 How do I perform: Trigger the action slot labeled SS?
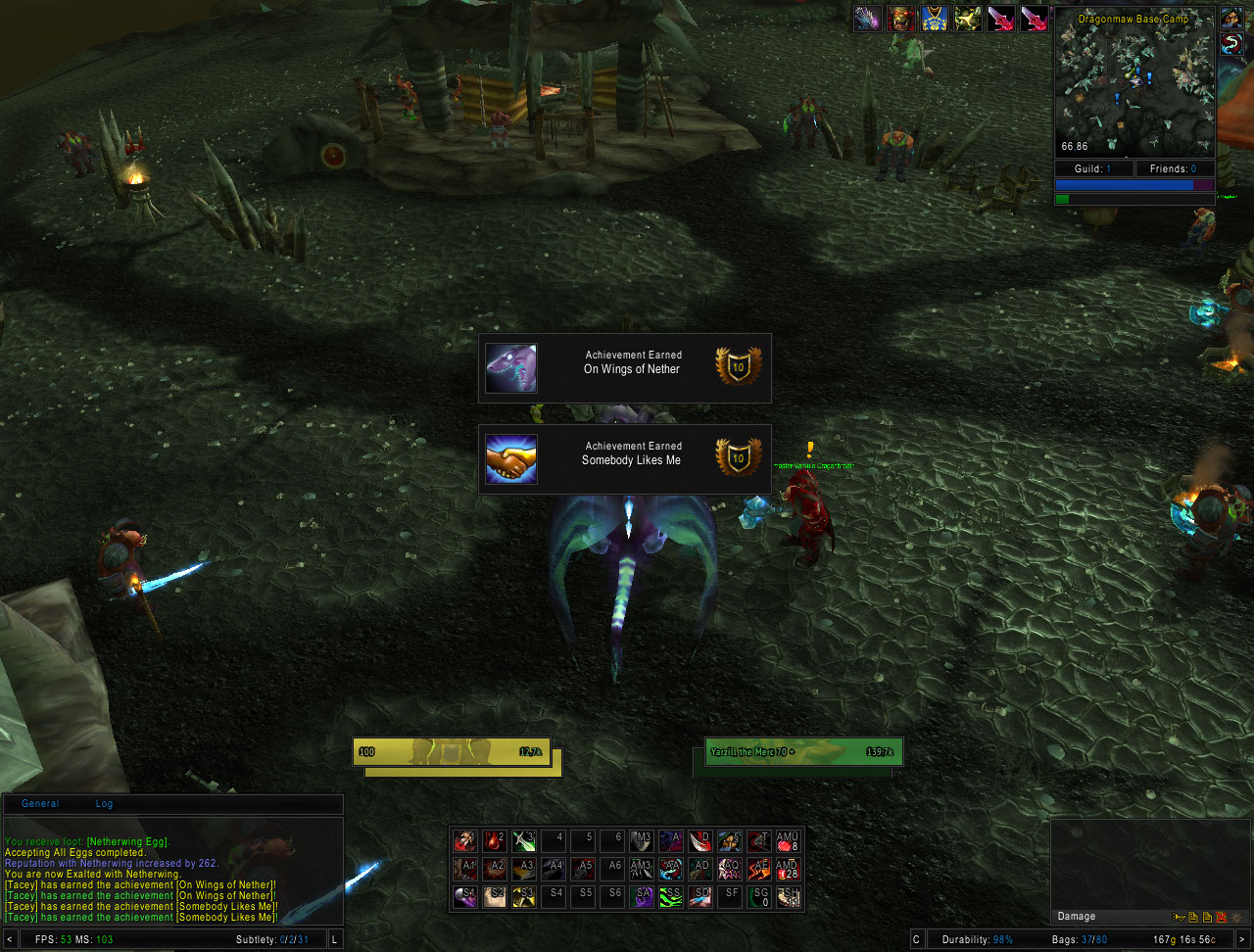tap(670, 896)
